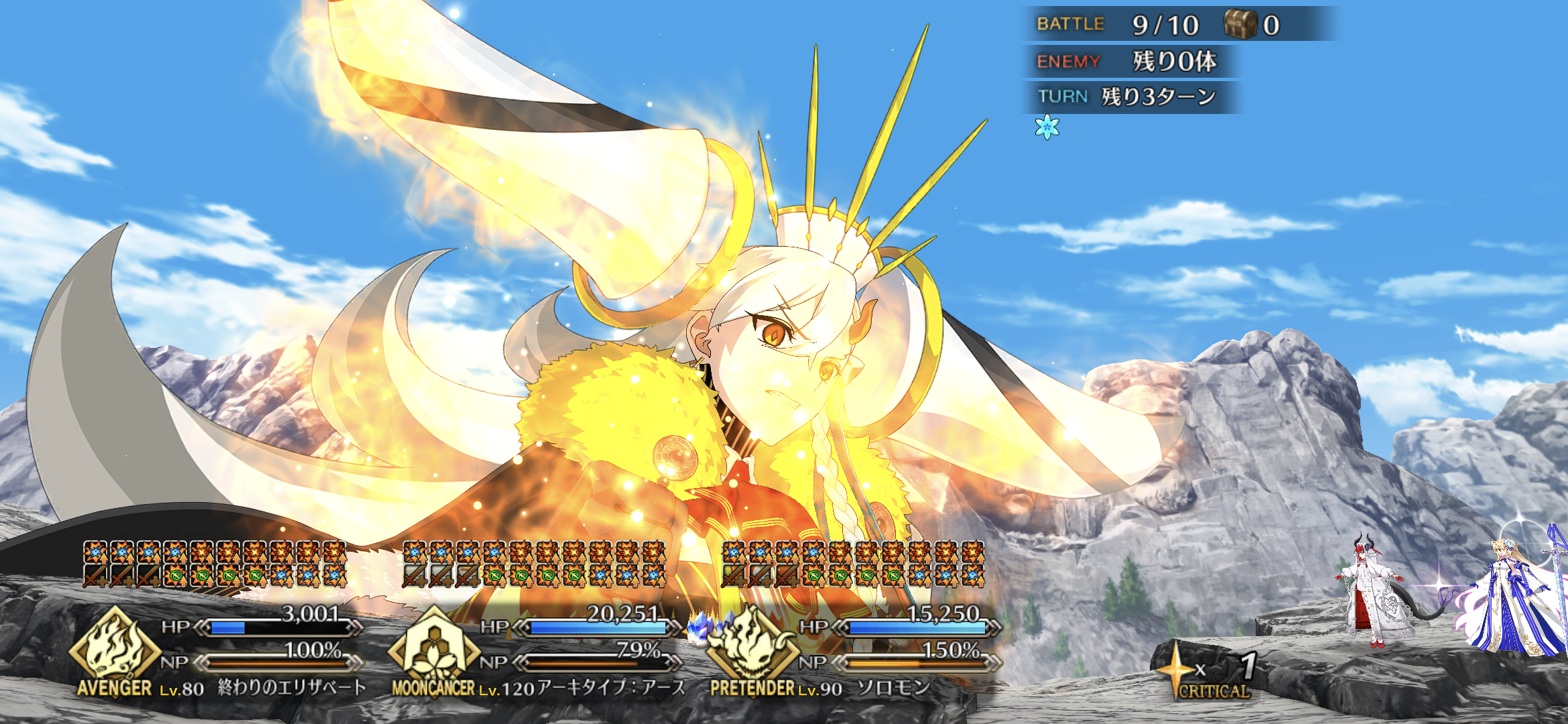Tap the blue snowflake field effect icon

[x=1047, y=127]
